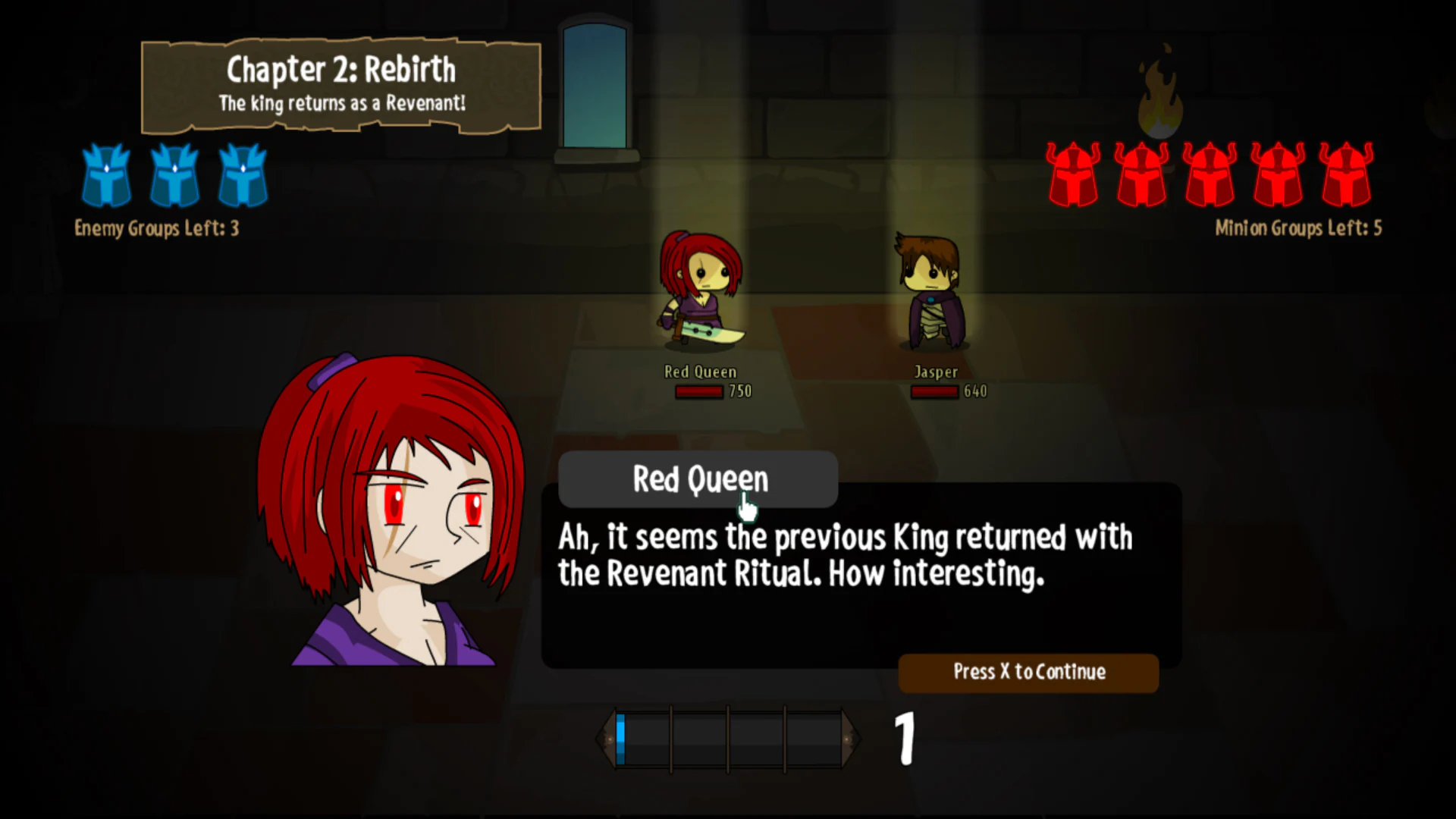Click the 'Enemy Groups Left: 3' label
Screen dimensions: 1456x819
[156, 228]
